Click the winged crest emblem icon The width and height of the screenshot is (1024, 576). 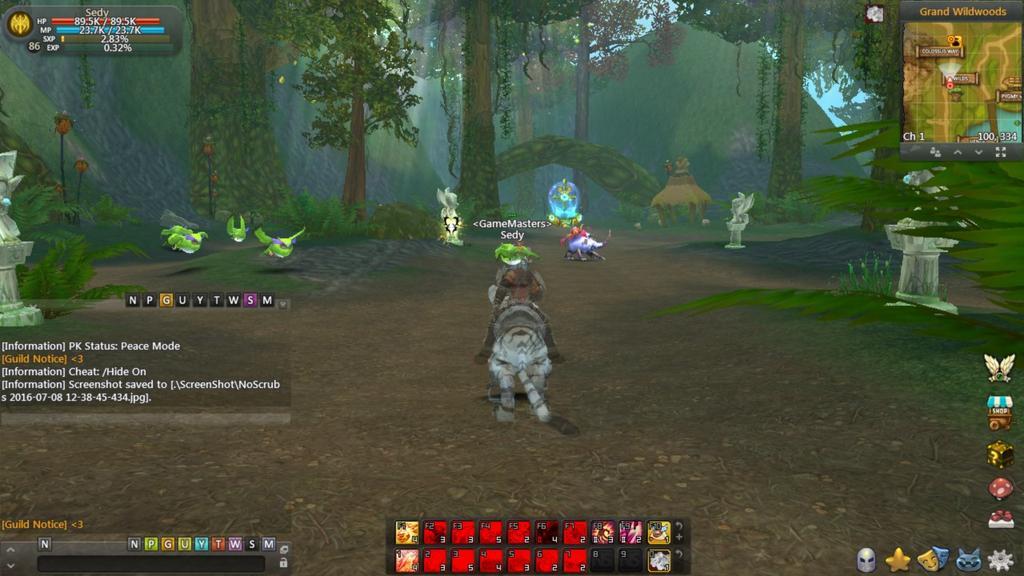(999, 368)
